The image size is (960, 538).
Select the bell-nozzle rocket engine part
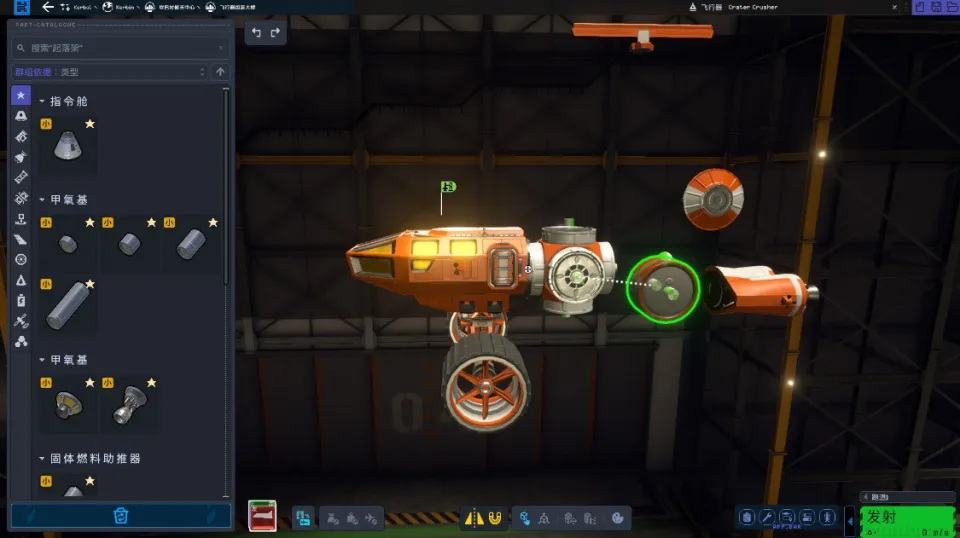tap(130, 404)
